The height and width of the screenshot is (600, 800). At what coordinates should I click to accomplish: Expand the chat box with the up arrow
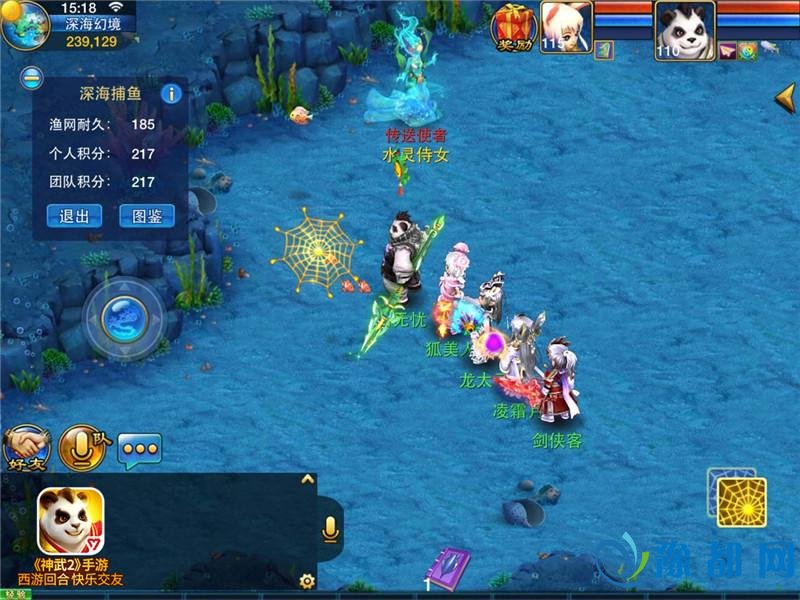307,481
